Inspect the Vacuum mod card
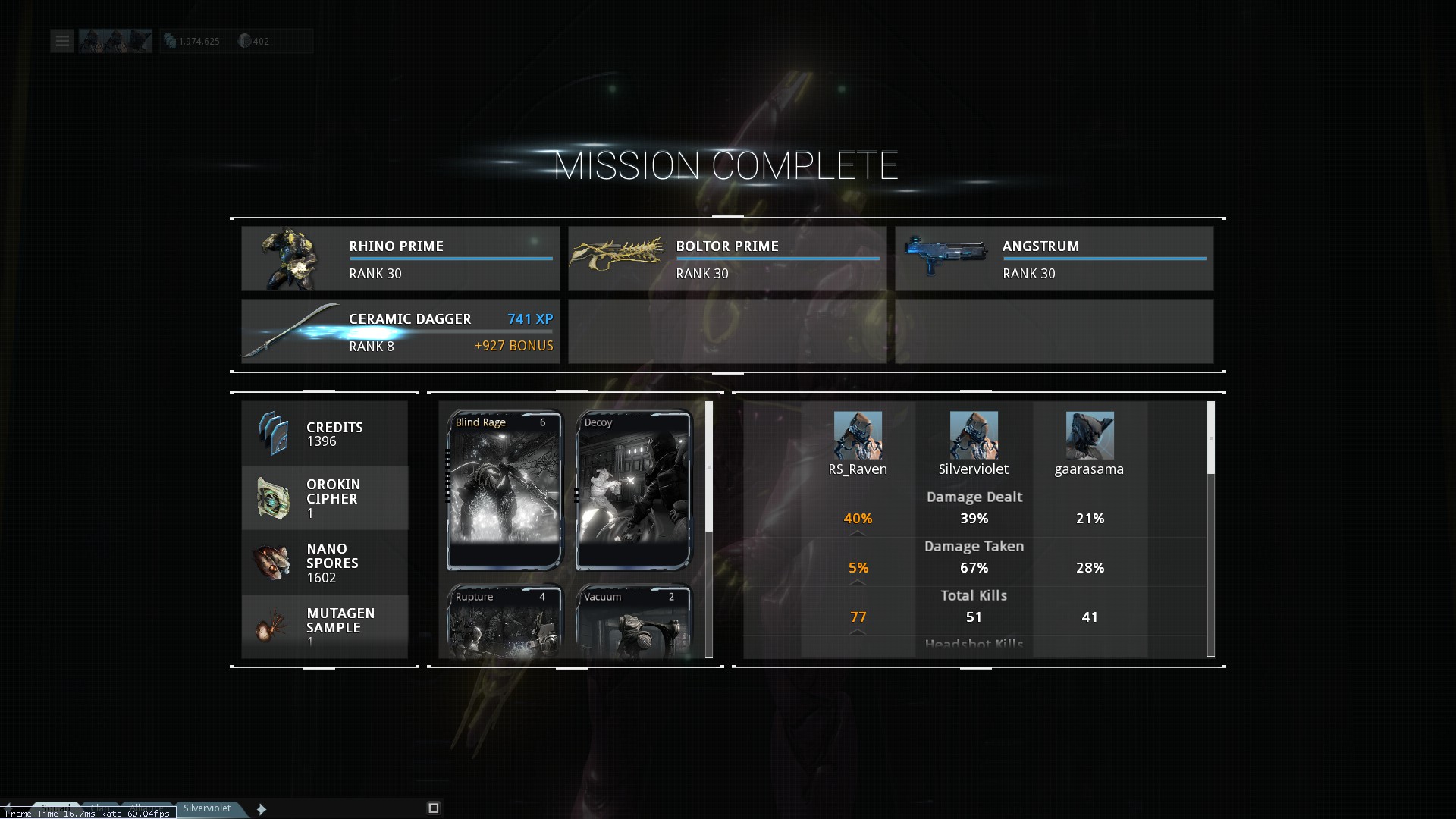The width and height of the screenshot is (1456, 819). (x=633, y=621)
